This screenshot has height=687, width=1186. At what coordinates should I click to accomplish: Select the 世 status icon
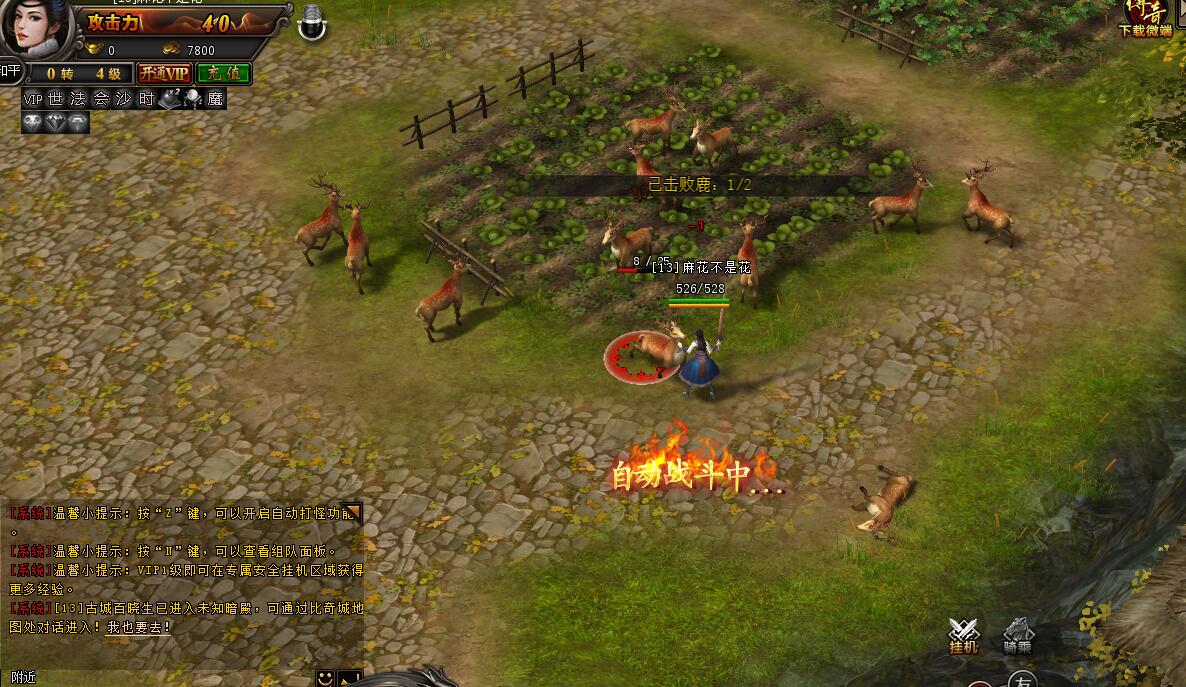(56, 99)
